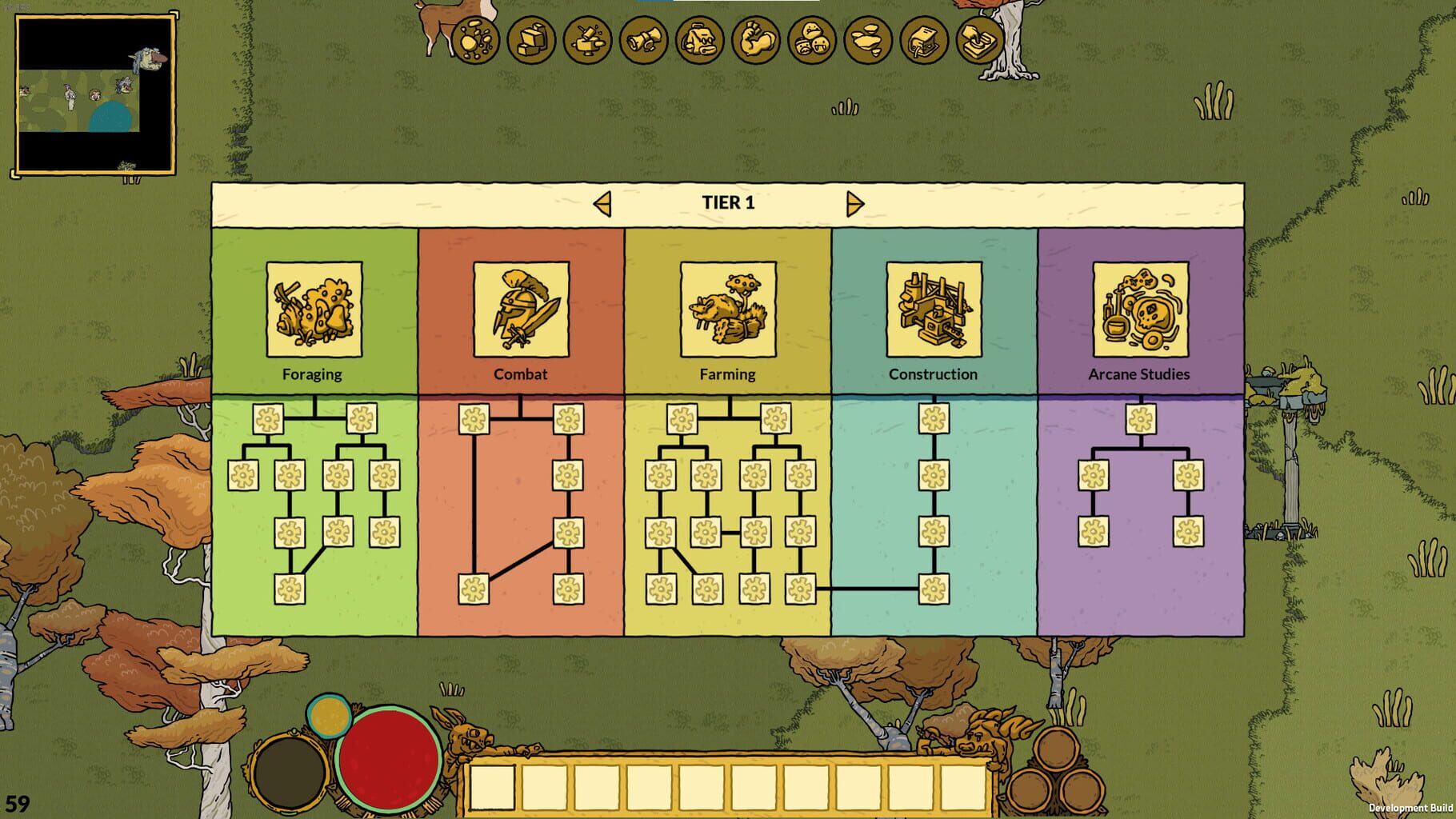Click the left arrow to view previous tier
The width and height of the screenshot is (1456, 819).
[x=602, y=203]
